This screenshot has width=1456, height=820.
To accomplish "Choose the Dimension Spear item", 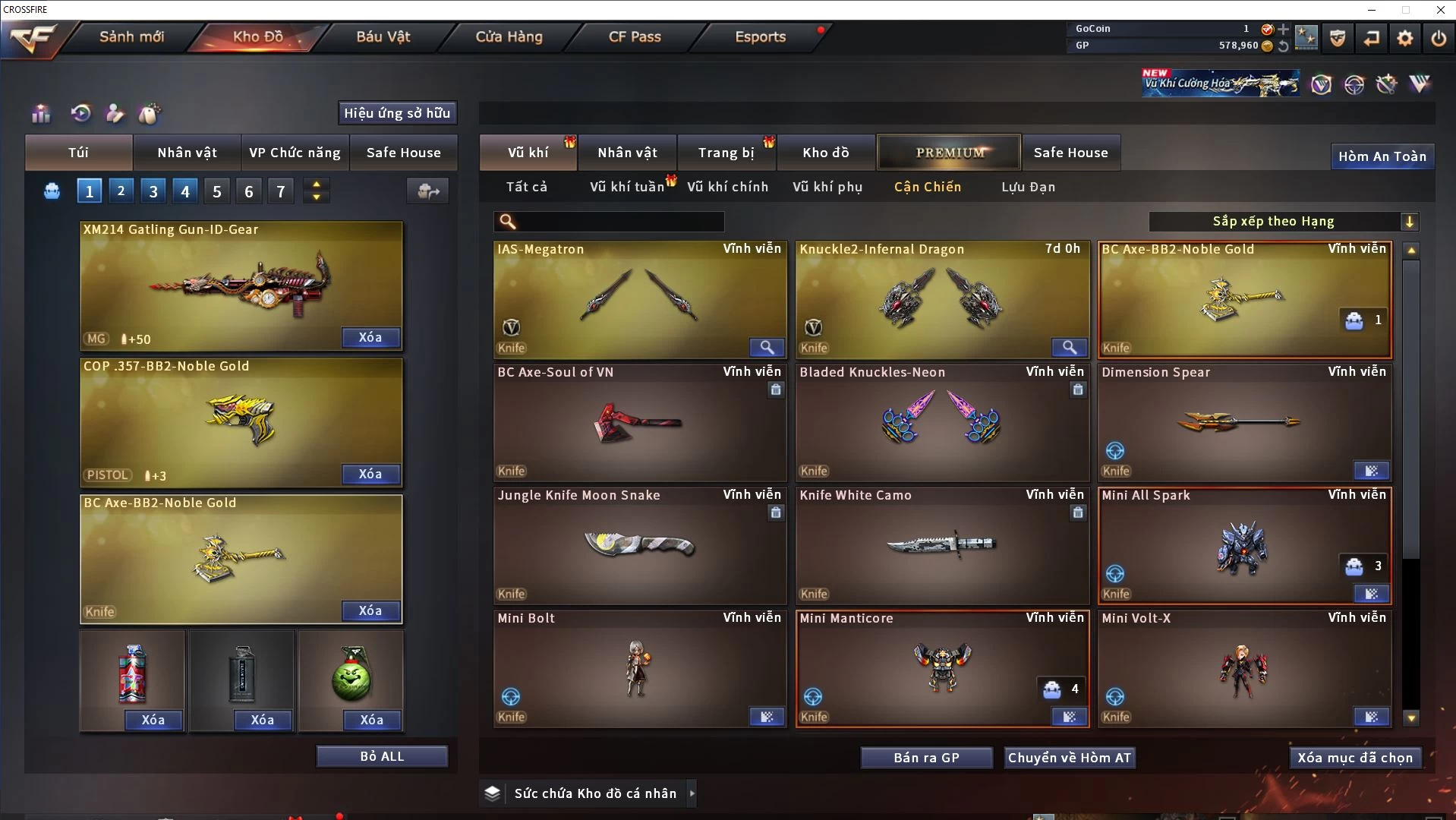I will [1243, 423].
